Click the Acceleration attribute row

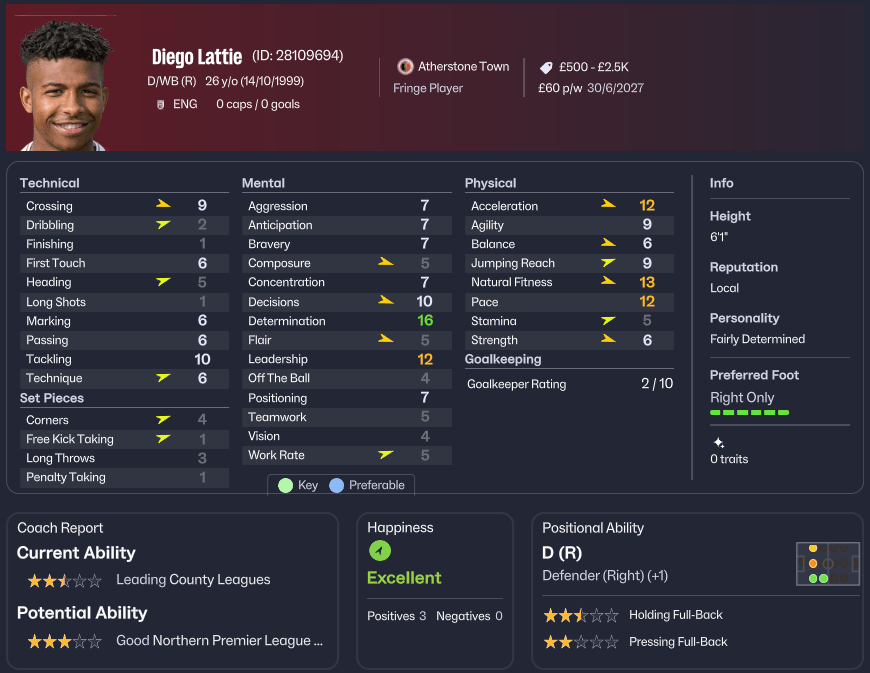coord(567,206)
